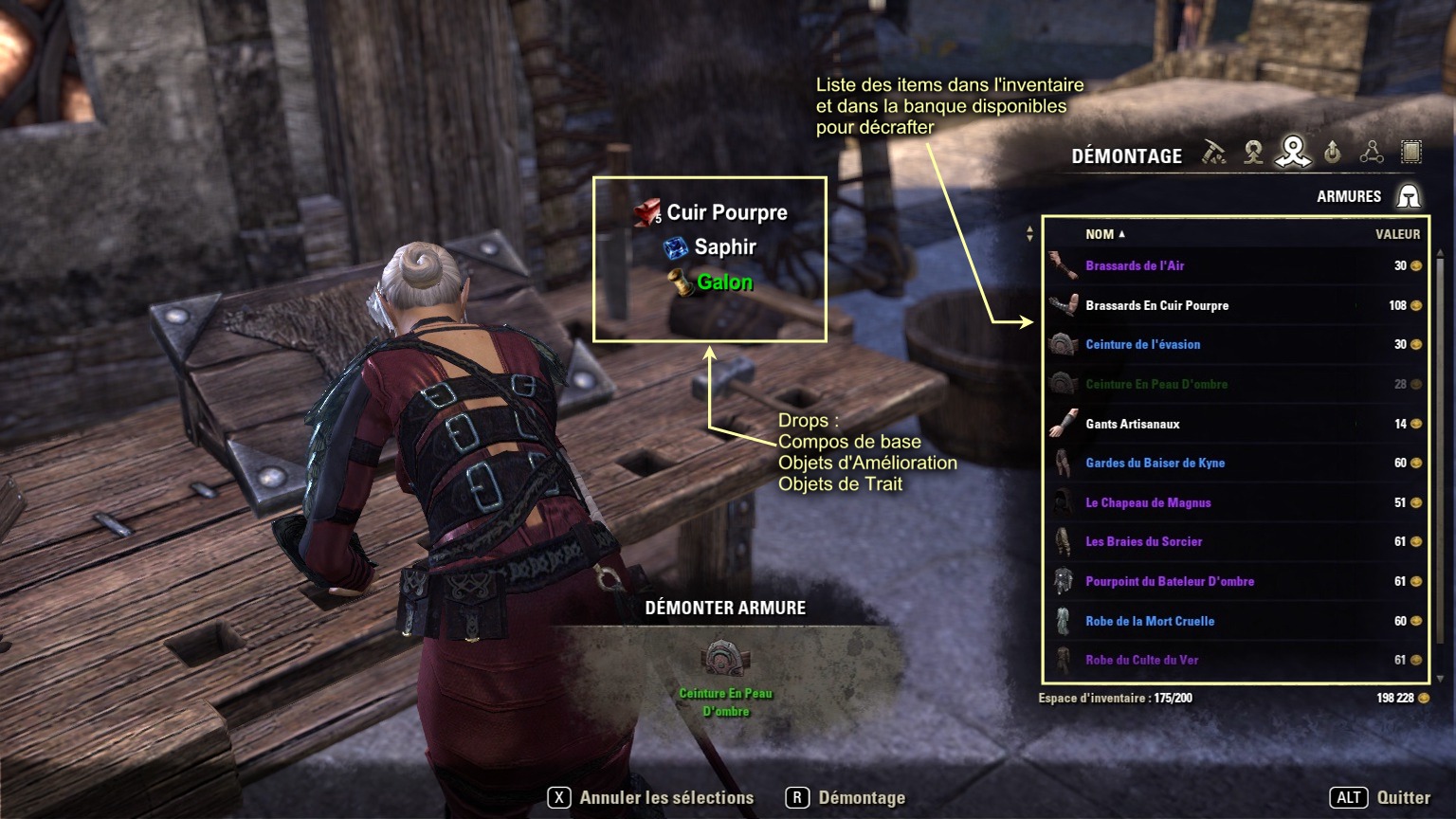Choose Robe de la Mort Cruelle
Image resolution: width=1456 pixels, height=819 pixels.
(1149, 622)
